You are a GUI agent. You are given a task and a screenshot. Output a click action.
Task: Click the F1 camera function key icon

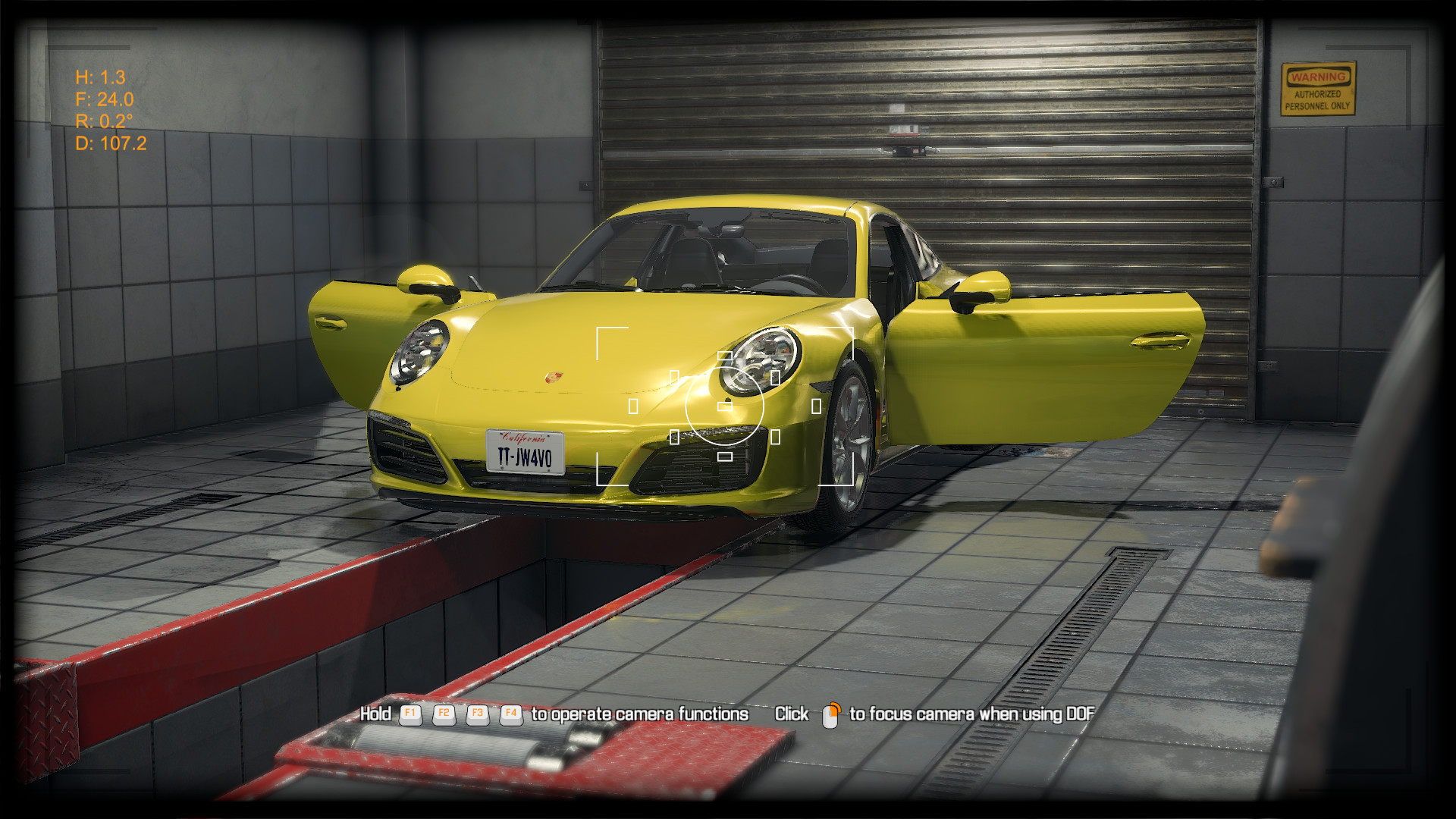(409, 714)
